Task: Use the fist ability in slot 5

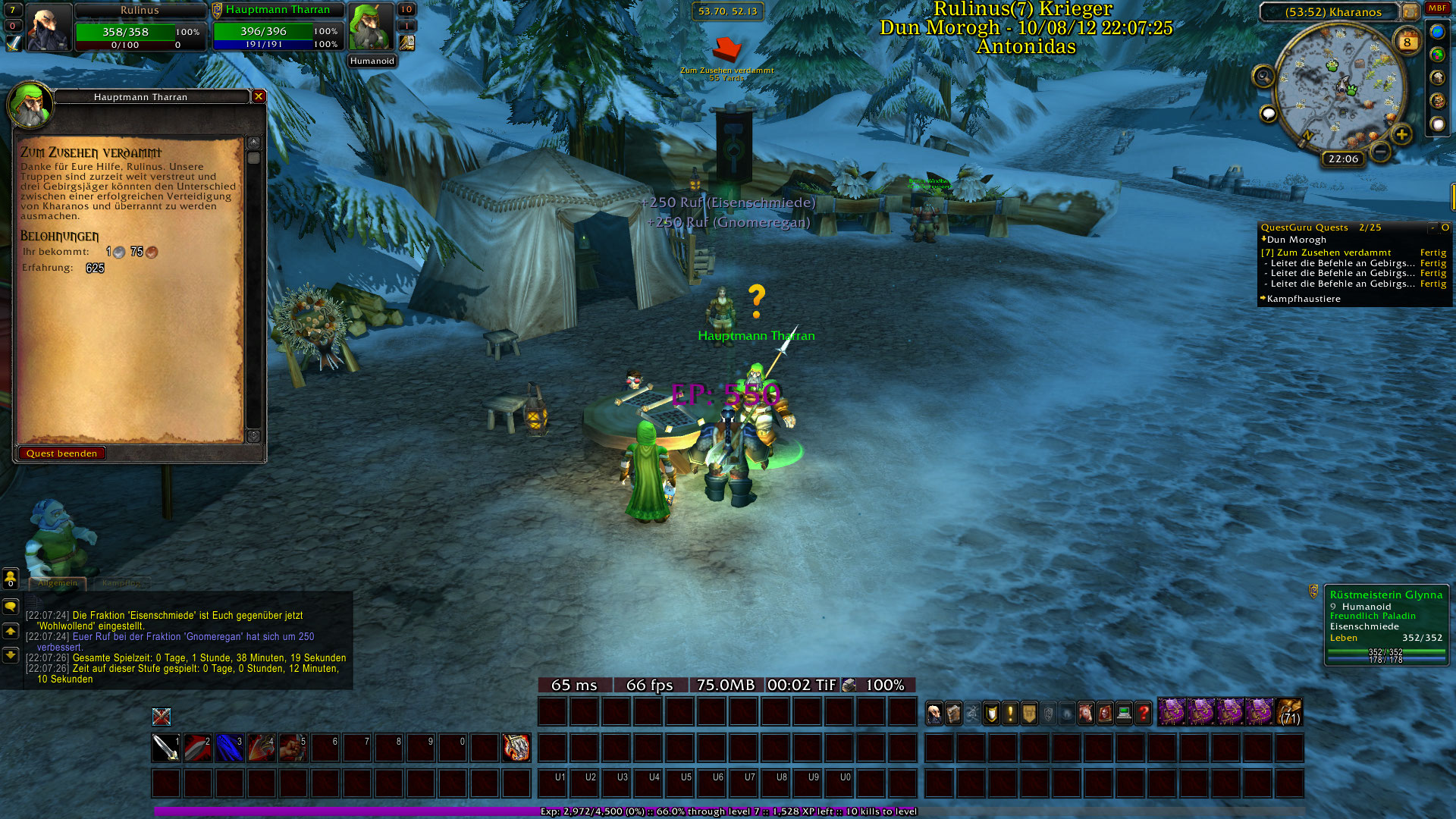Action: point(293,748)
